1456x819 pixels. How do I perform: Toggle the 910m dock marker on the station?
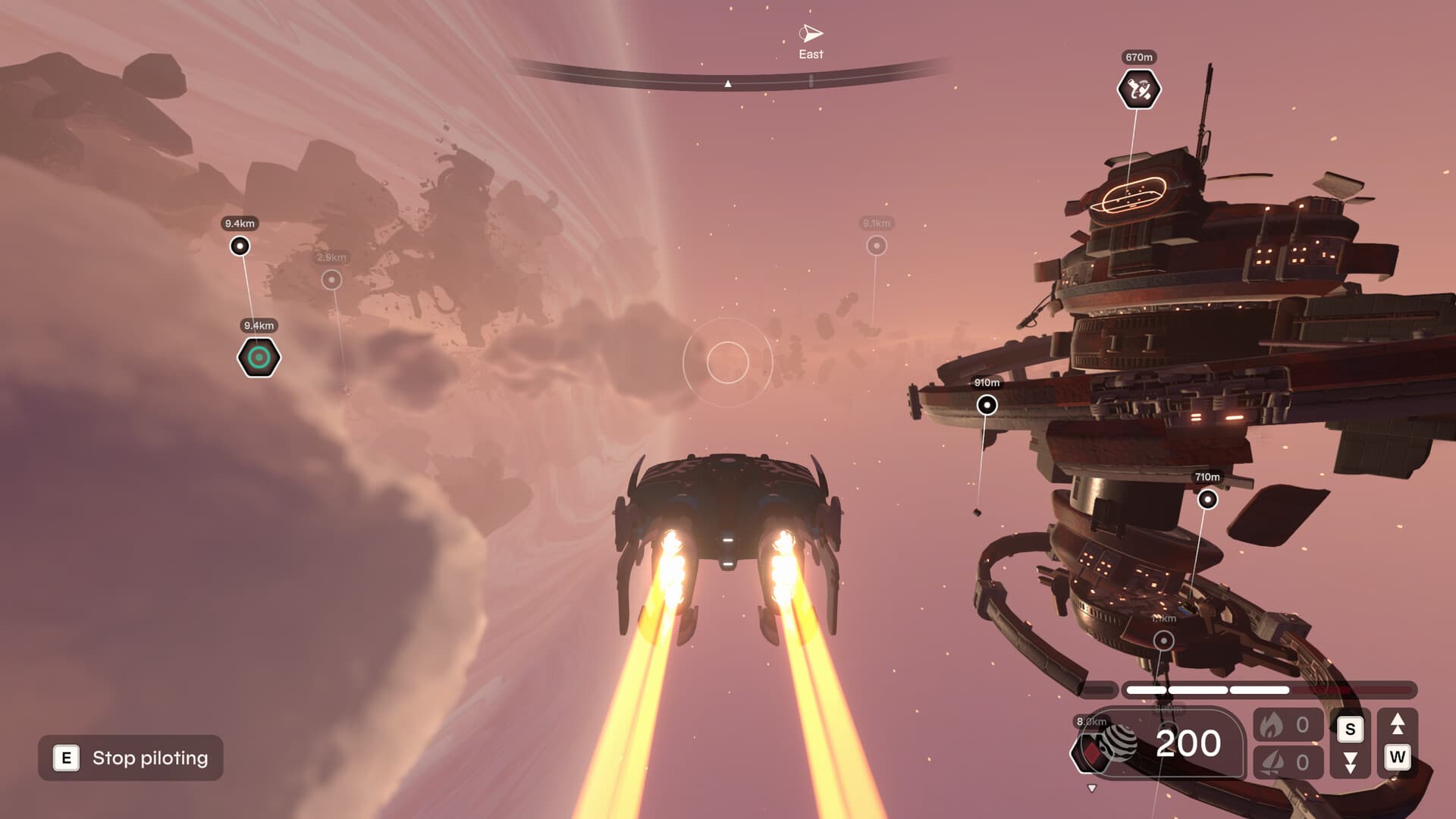tap(986, 406)
